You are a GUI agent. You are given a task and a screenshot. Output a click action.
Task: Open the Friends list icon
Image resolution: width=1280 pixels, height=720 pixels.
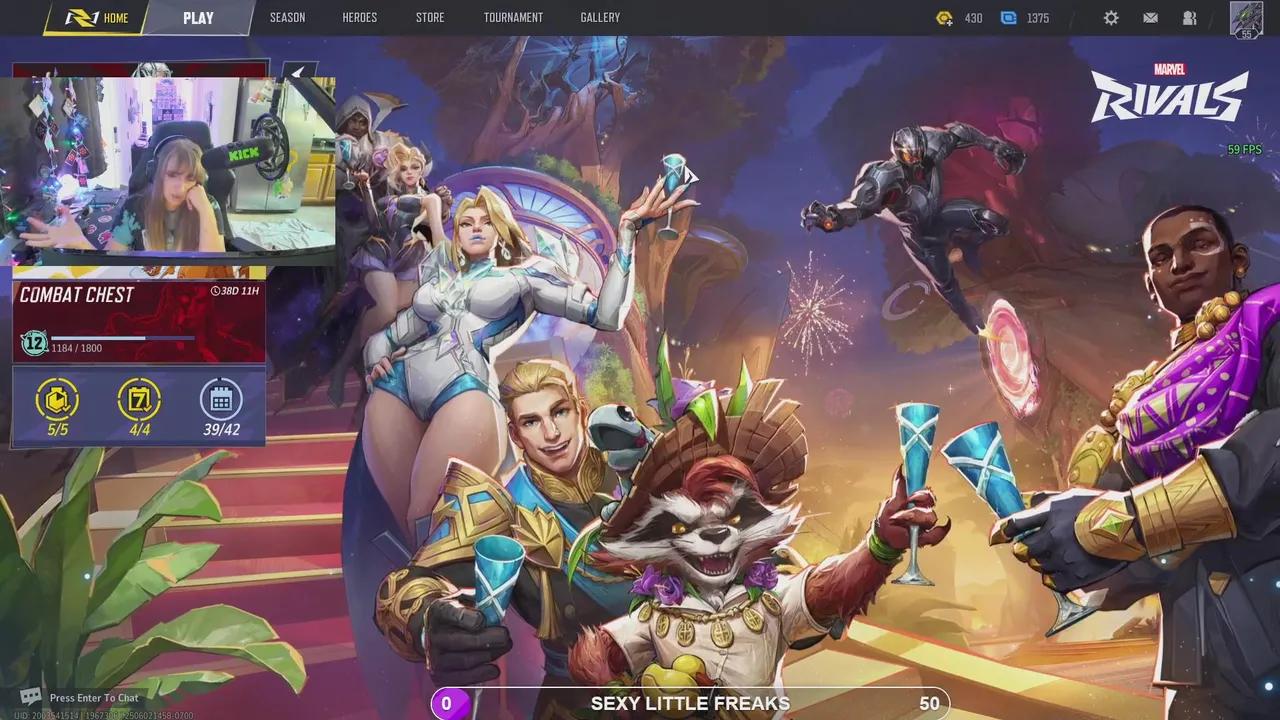tap(1189, 17)
